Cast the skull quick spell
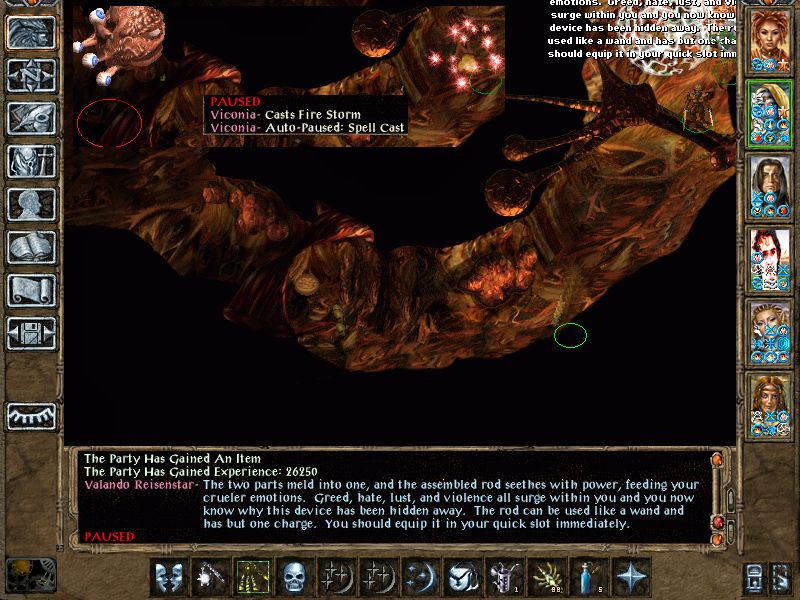This screenshot has height=600, width=800. (295, 577)
